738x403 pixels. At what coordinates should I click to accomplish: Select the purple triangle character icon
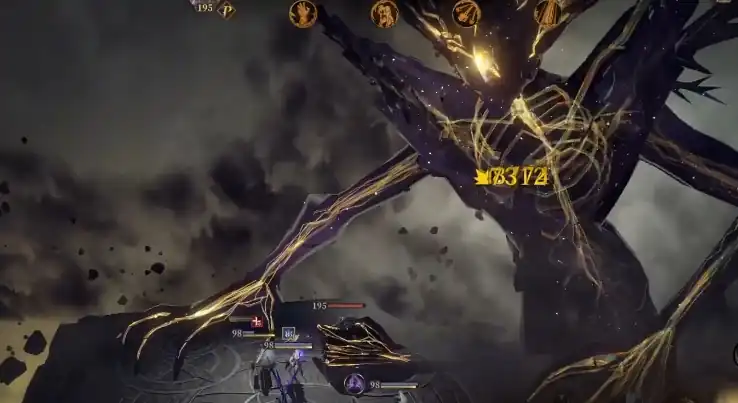[x=353, y=382]
